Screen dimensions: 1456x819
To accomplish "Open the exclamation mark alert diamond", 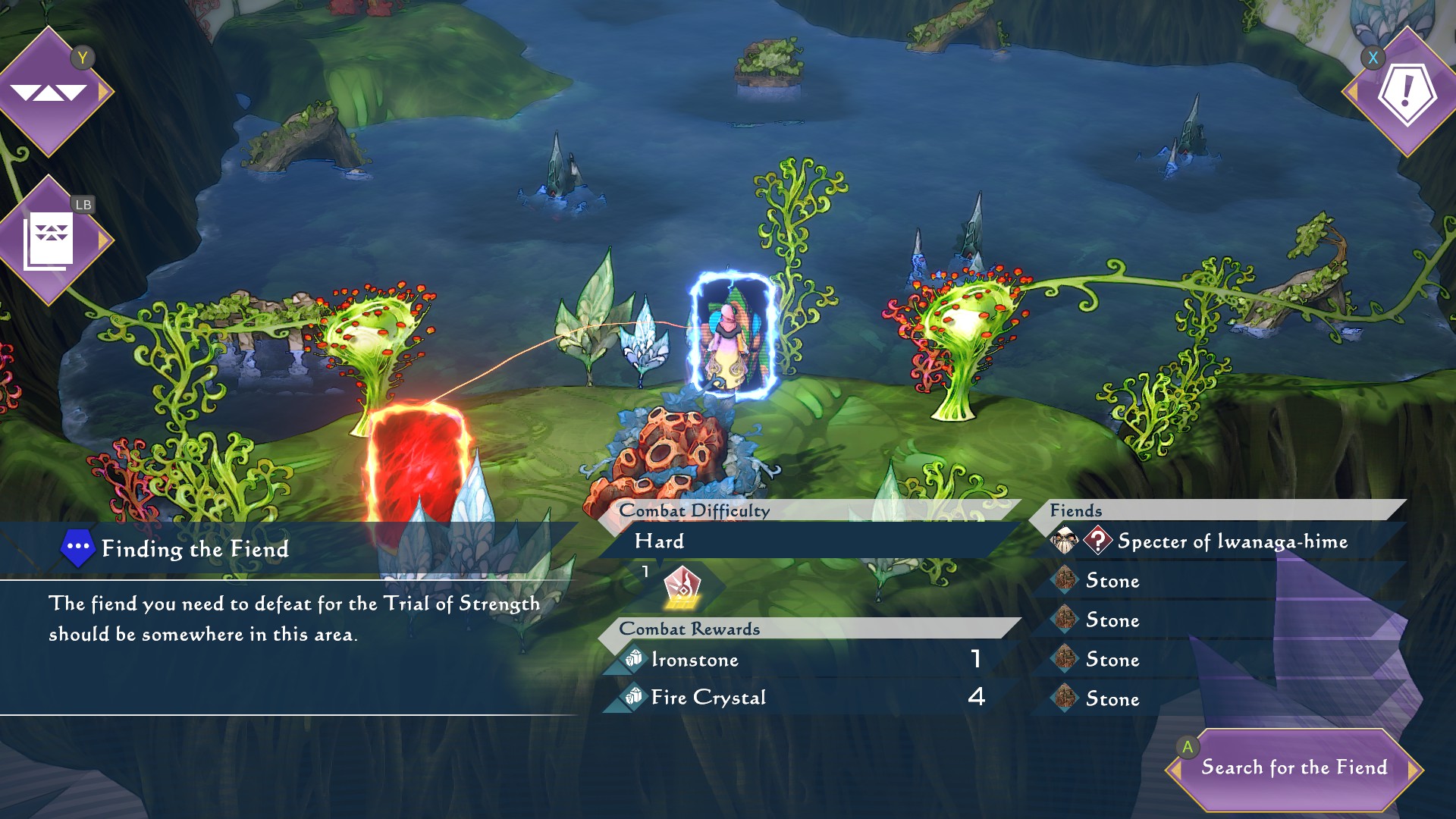I will tap(1407, 92).
